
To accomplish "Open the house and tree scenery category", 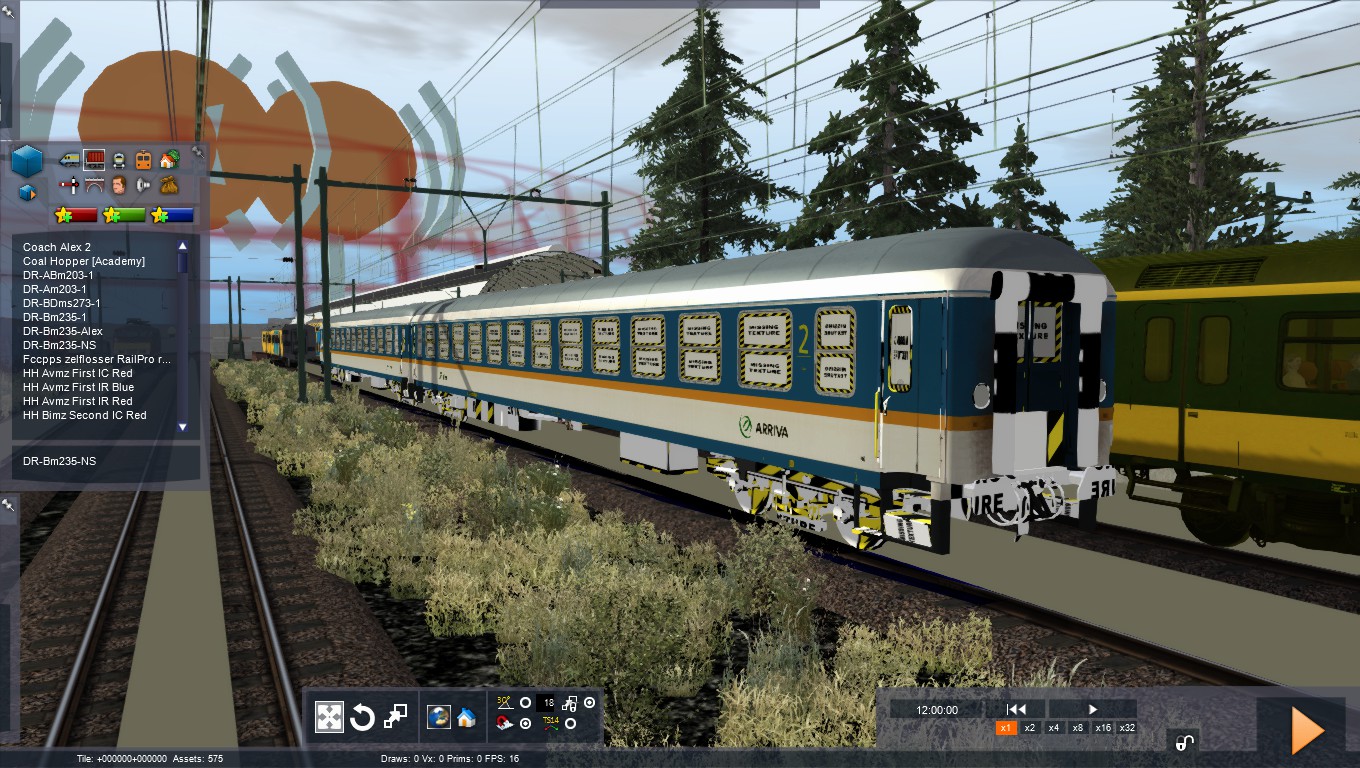I will 168,159.
